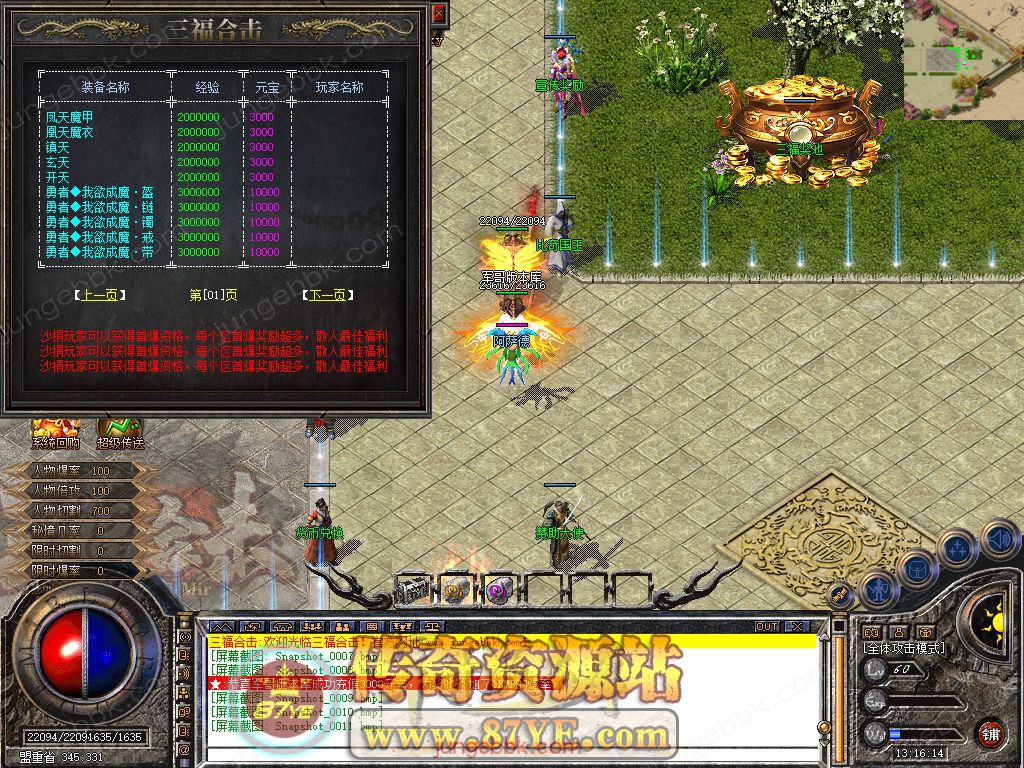Use the purple-swirl scroll in the belt
The image size is (1024, 768).
pos(498,590)
